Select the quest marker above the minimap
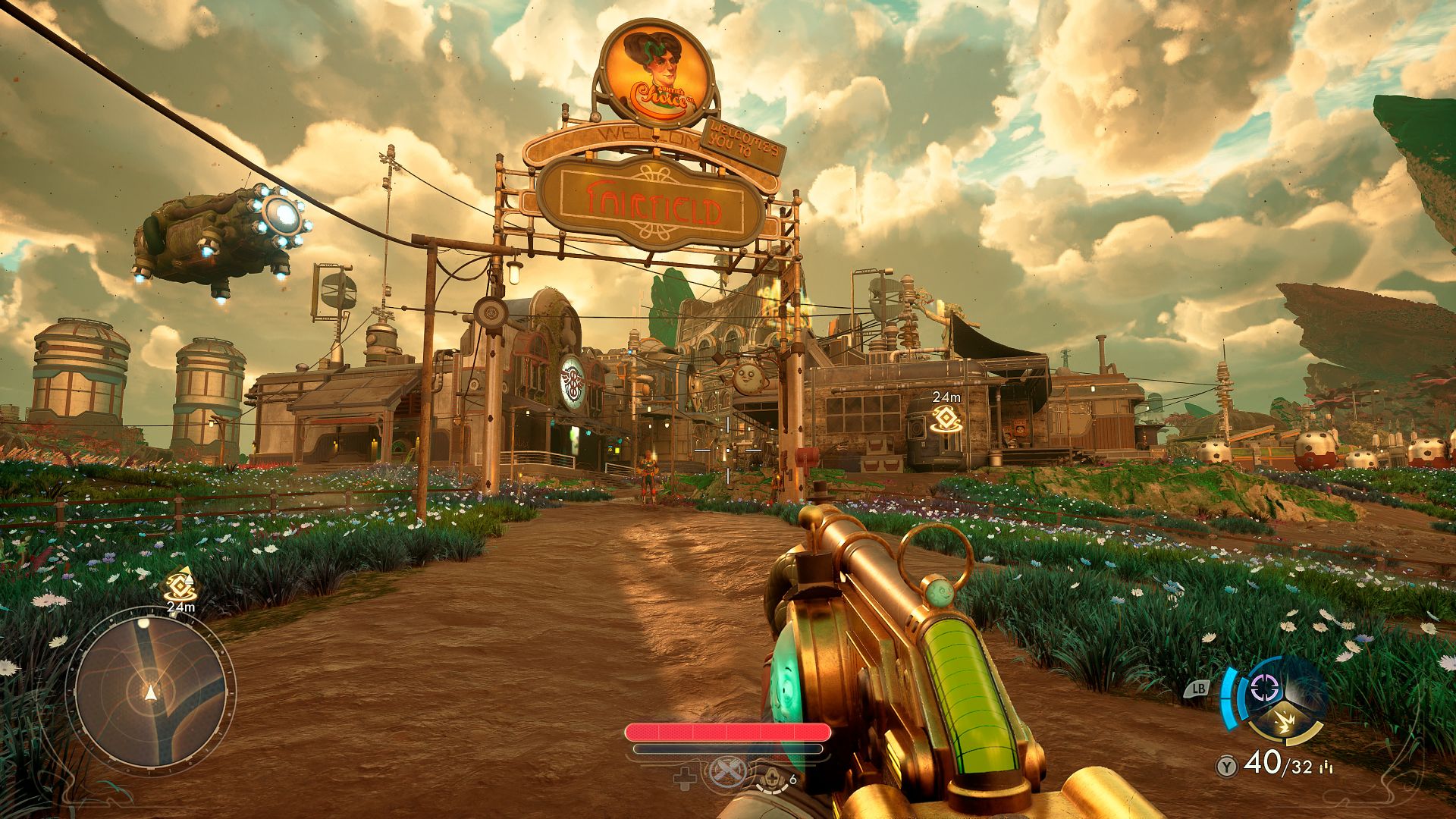The image size is (1456, 819). tap(181, 585)
